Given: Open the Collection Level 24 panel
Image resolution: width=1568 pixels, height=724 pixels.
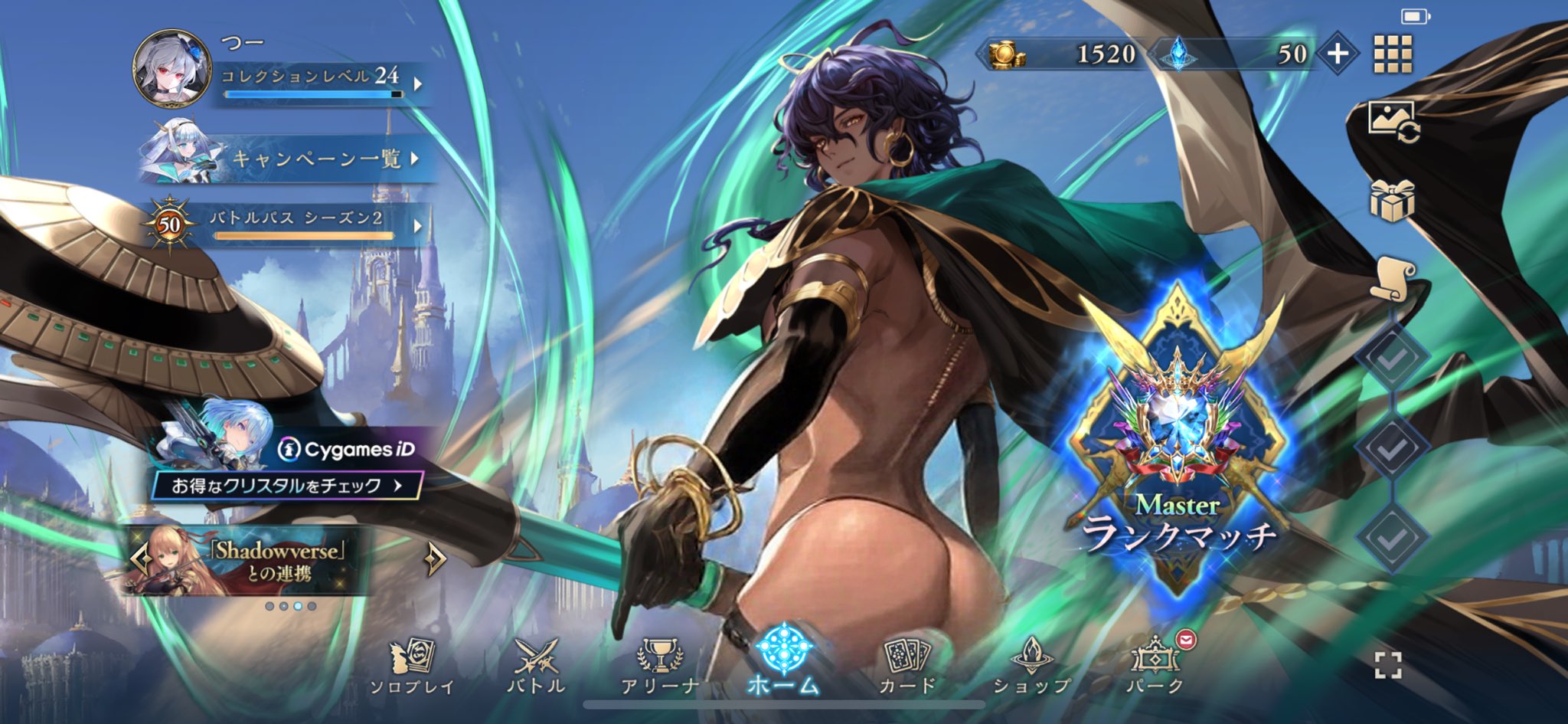Looking at the screenshot, I should pyautogui.click(x=318, y=83).
